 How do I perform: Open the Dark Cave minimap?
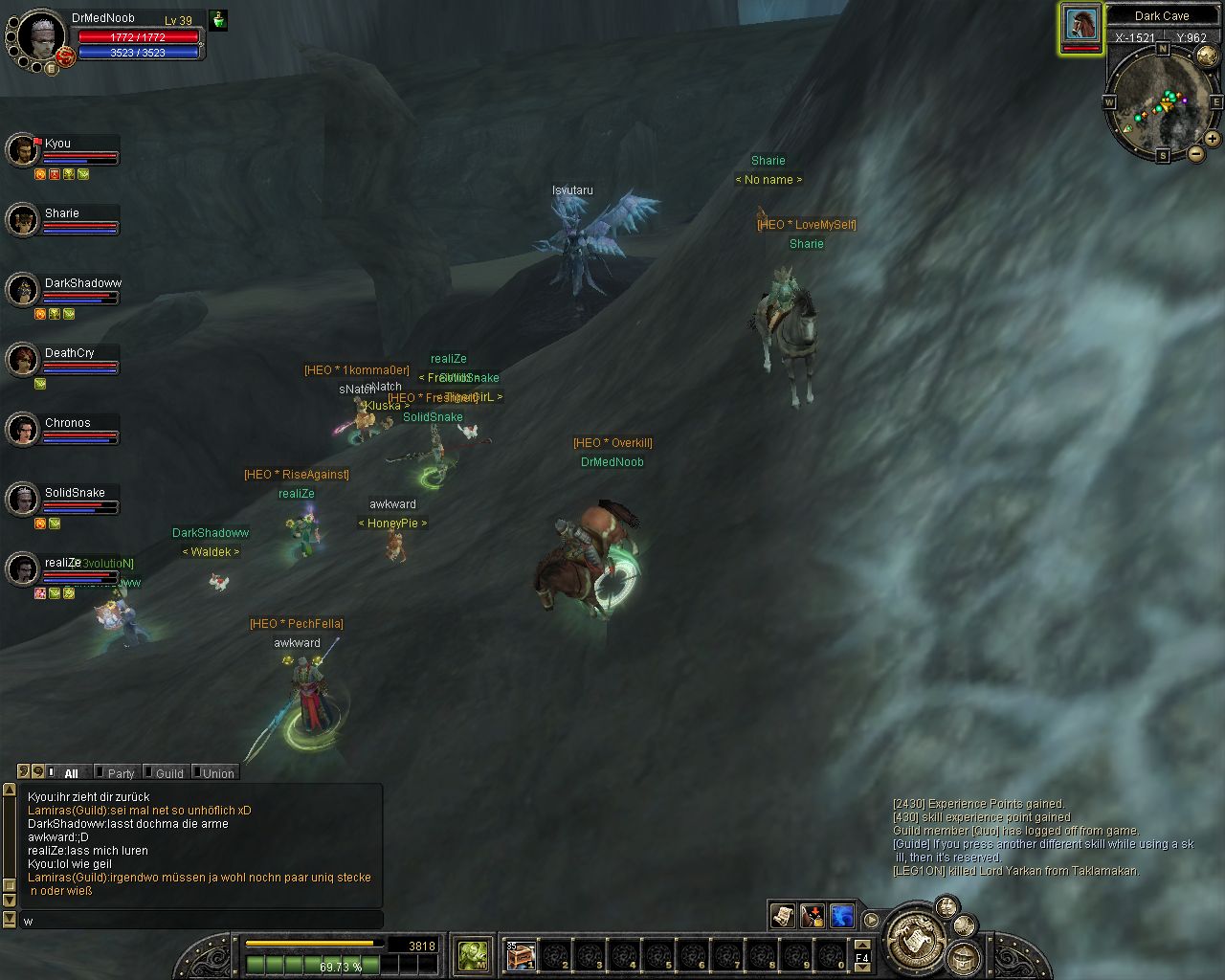click(x=1162, y=99)
